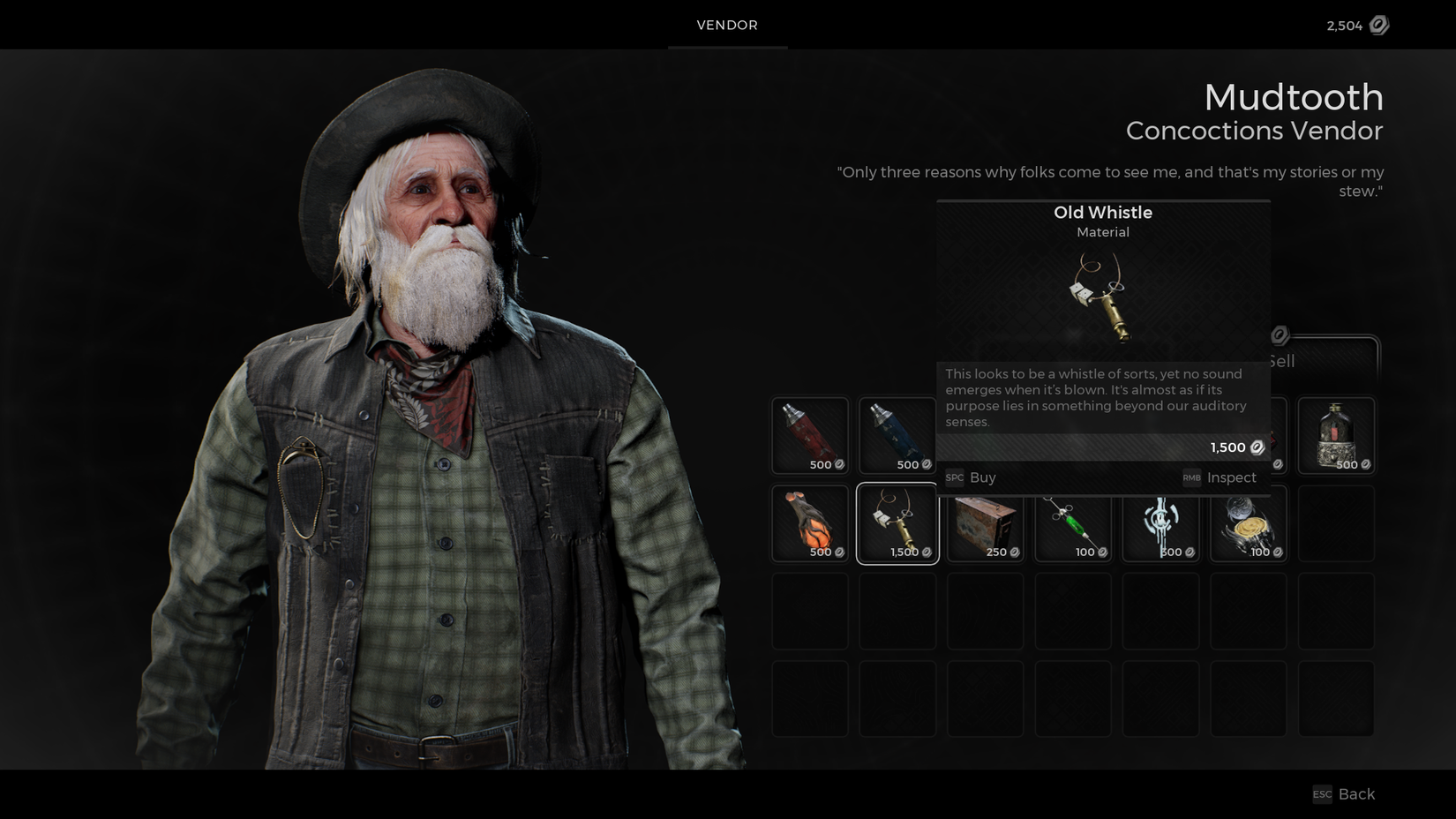Select the Old Whistle item slot
Image resolution: width=1456 pixels, height=819 pixels.
tap(897, 523)
